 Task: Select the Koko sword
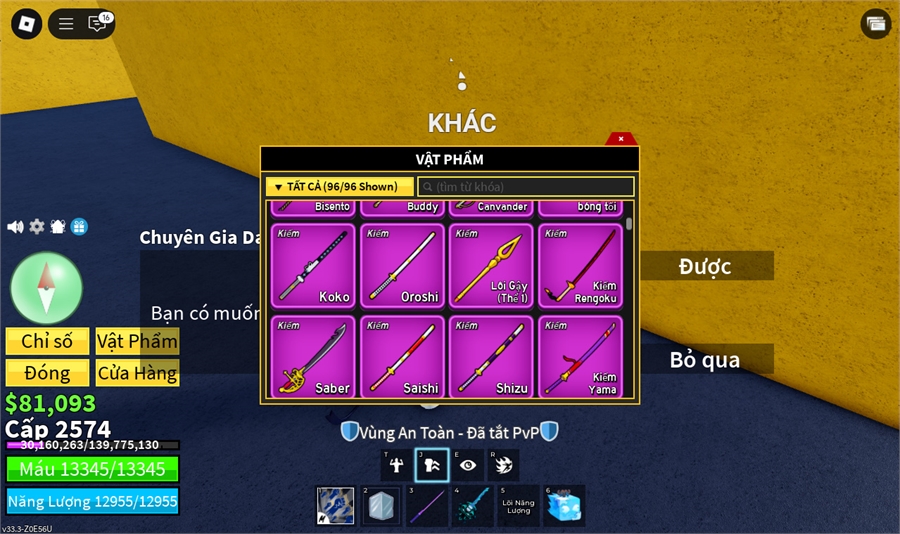tap(313, 265)
